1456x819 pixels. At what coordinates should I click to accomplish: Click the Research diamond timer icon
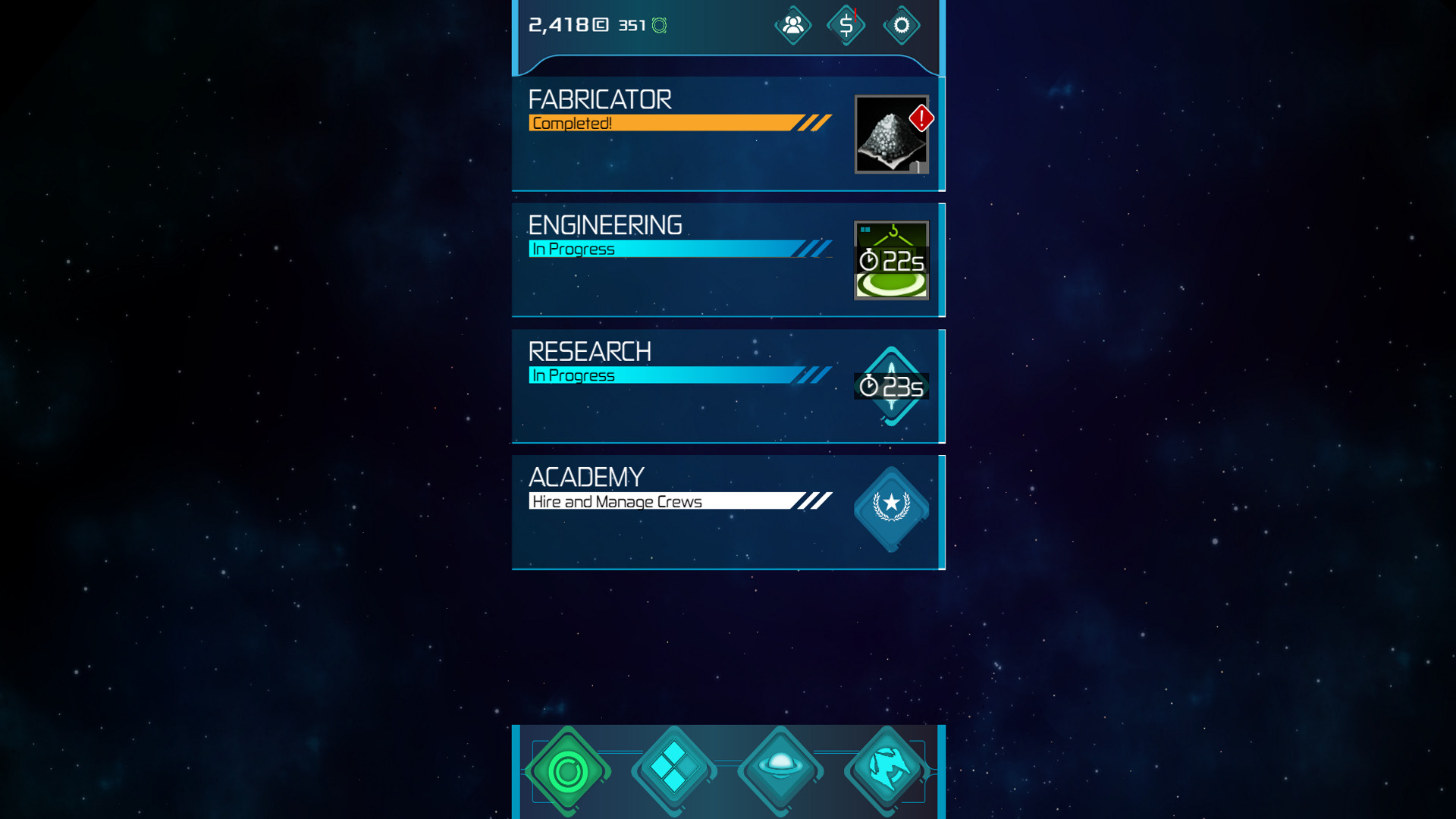pyautogui.click(x=891, y=386)
